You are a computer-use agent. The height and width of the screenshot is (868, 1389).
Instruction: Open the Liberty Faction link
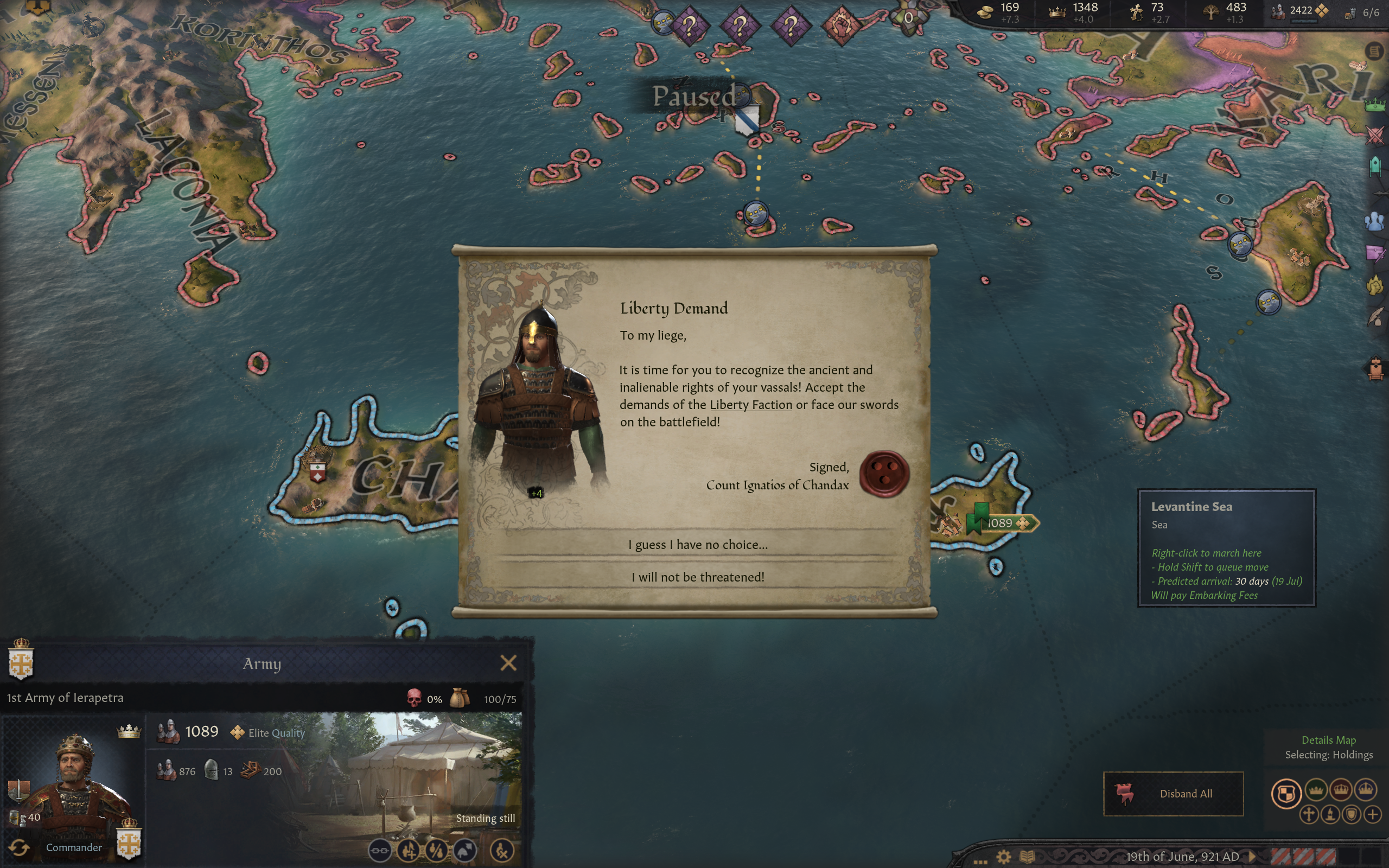pyautogui.click(x=750, y=405)
